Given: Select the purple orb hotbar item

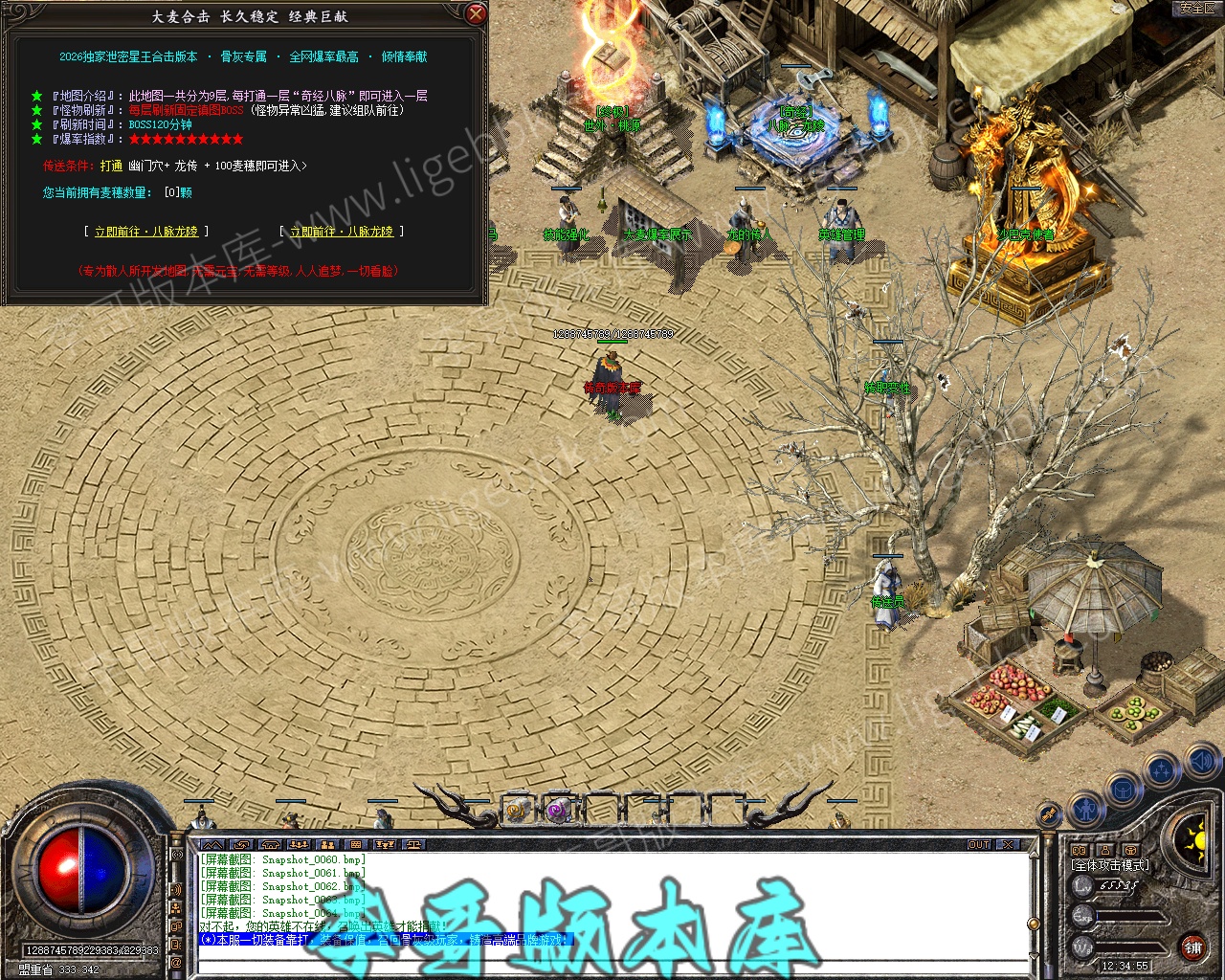Looking at the screenshot, I should [558, 811].
